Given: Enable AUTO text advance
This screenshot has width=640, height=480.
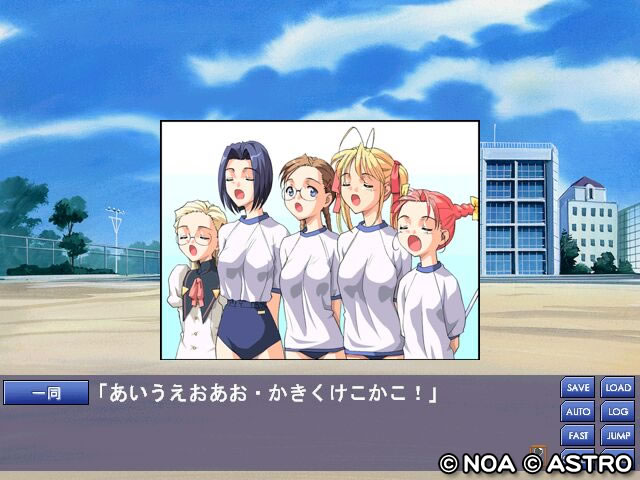Looking at the screenshot, I should pyautogui.click(x=578, y=411).
